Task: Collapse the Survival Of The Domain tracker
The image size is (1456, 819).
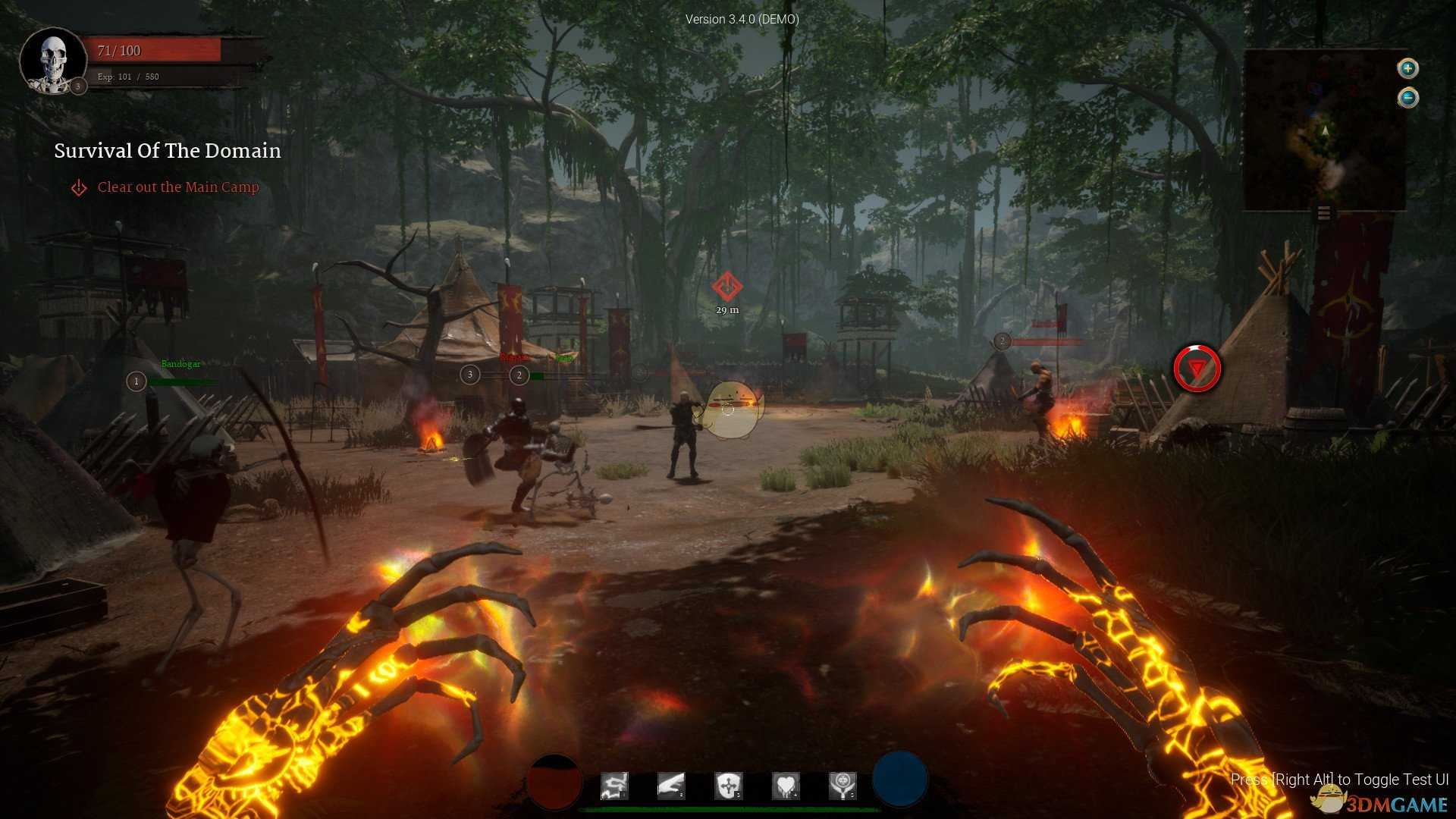Action: click(x=168, y=151)
